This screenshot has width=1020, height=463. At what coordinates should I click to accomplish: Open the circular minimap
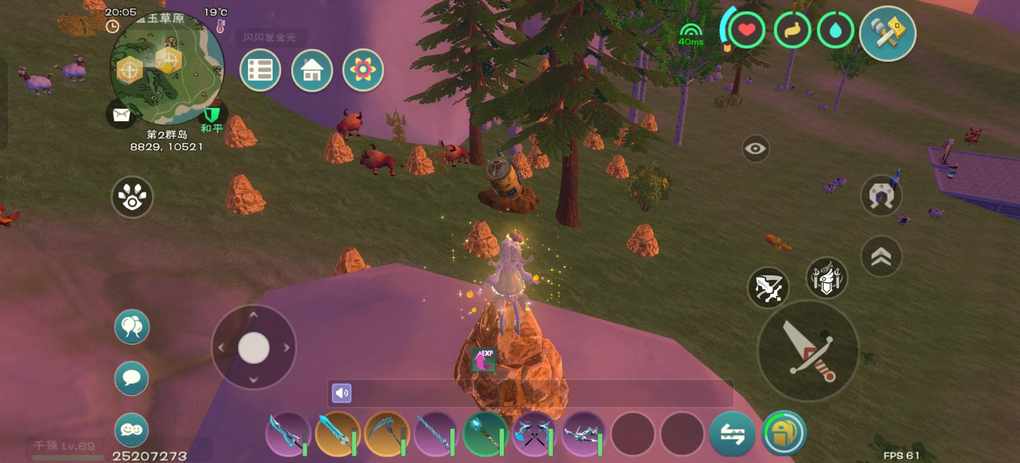pos(166,67)
